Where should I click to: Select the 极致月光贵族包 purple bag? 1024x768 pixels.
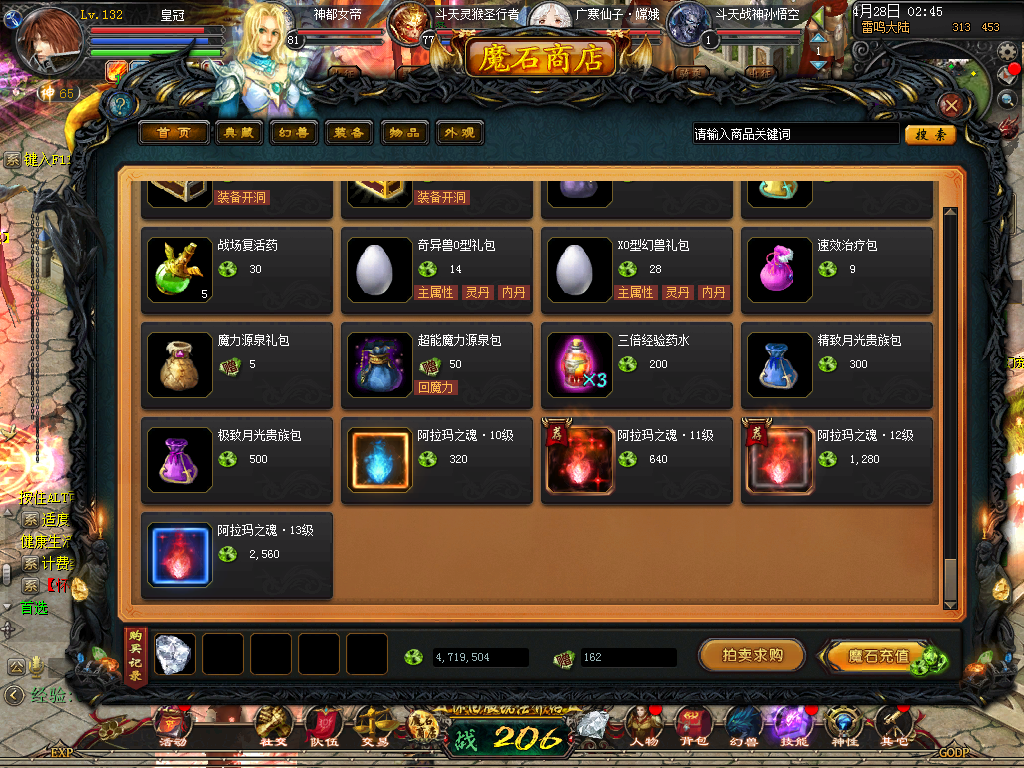(180, 460)
